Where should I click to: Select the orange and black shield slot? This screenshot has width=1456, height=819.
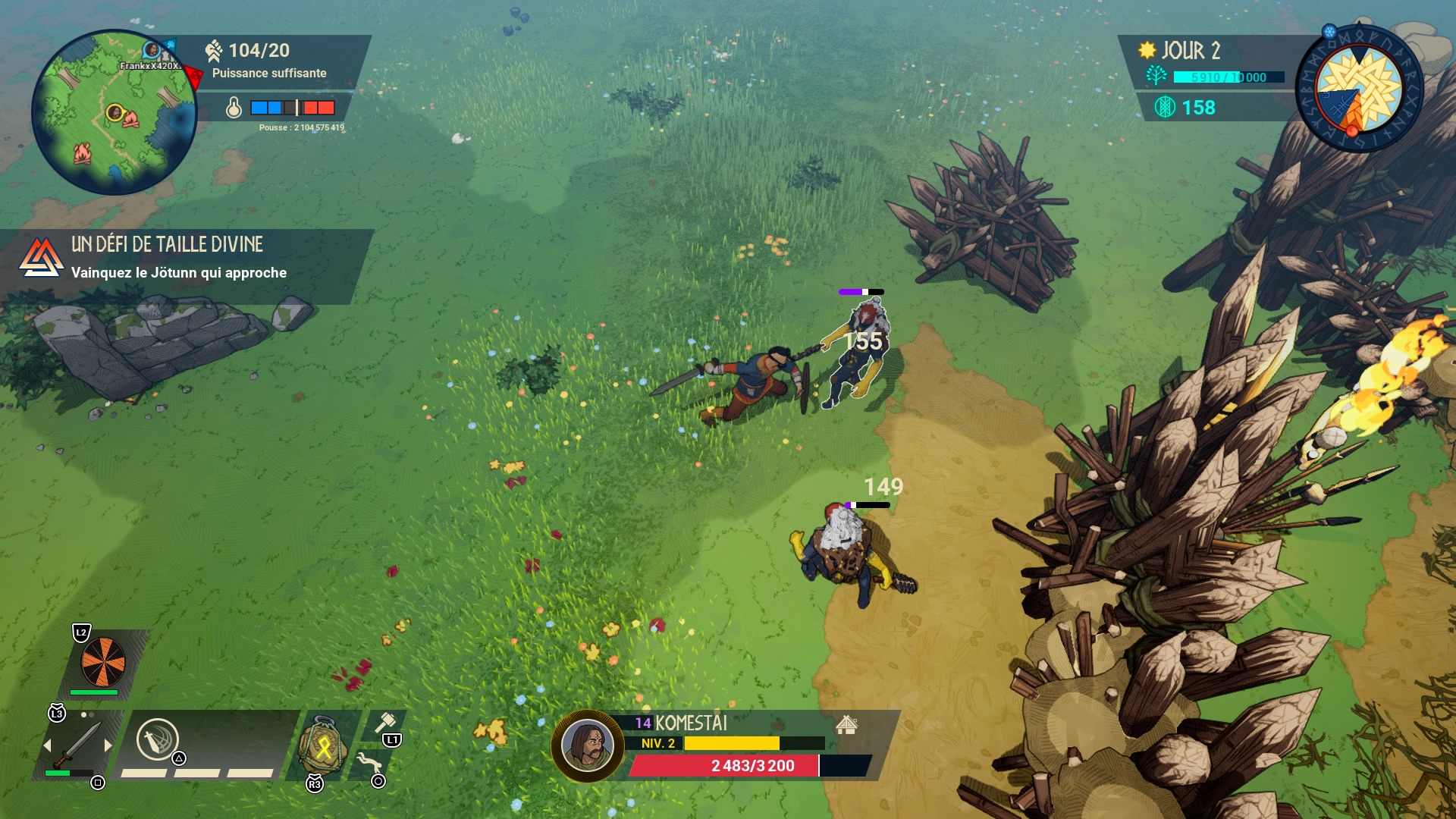pyautogui.click(x=103, y=661)
